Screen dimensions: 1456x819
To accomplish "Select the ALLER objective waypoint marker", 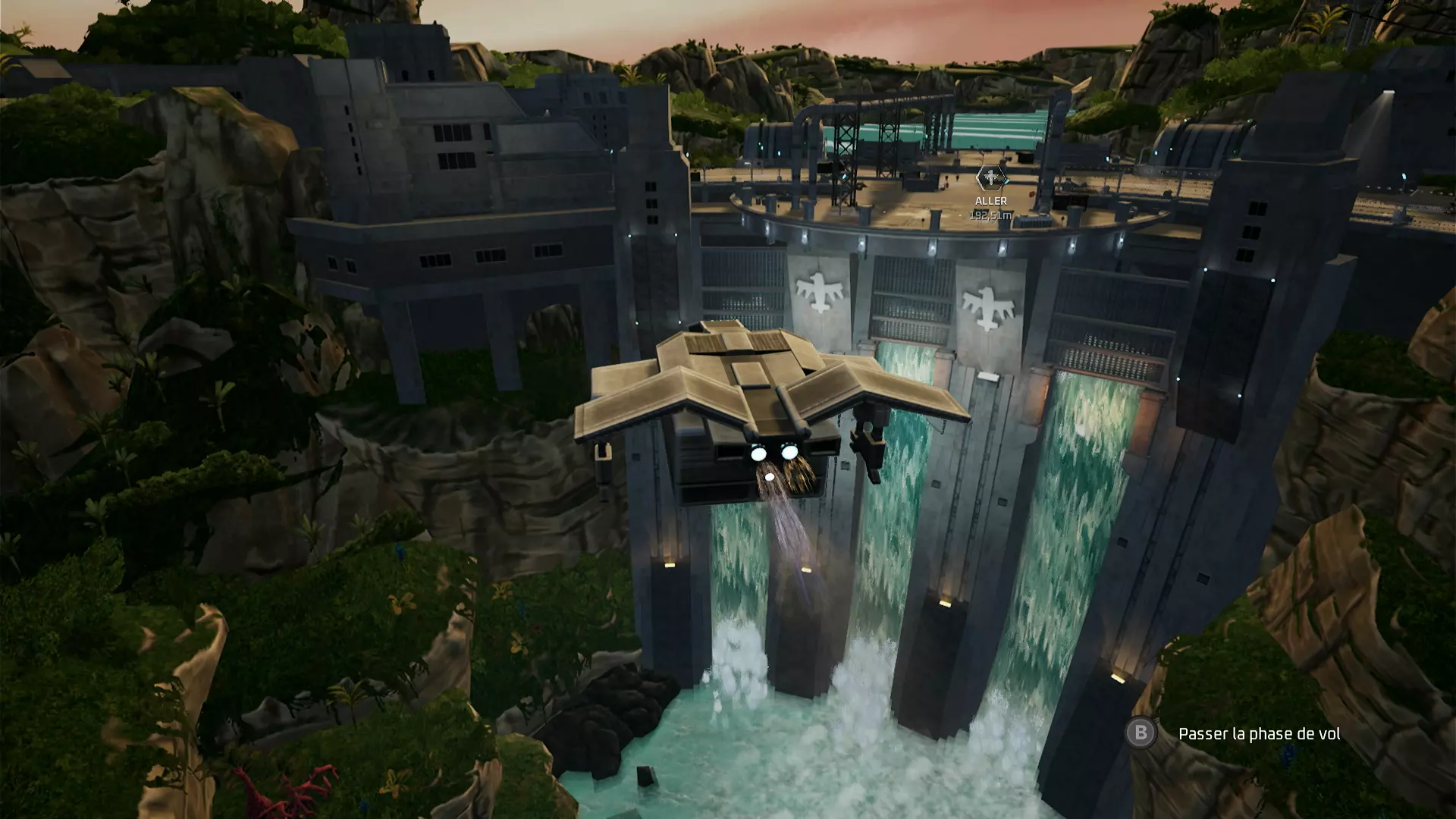I will point(990,178).
